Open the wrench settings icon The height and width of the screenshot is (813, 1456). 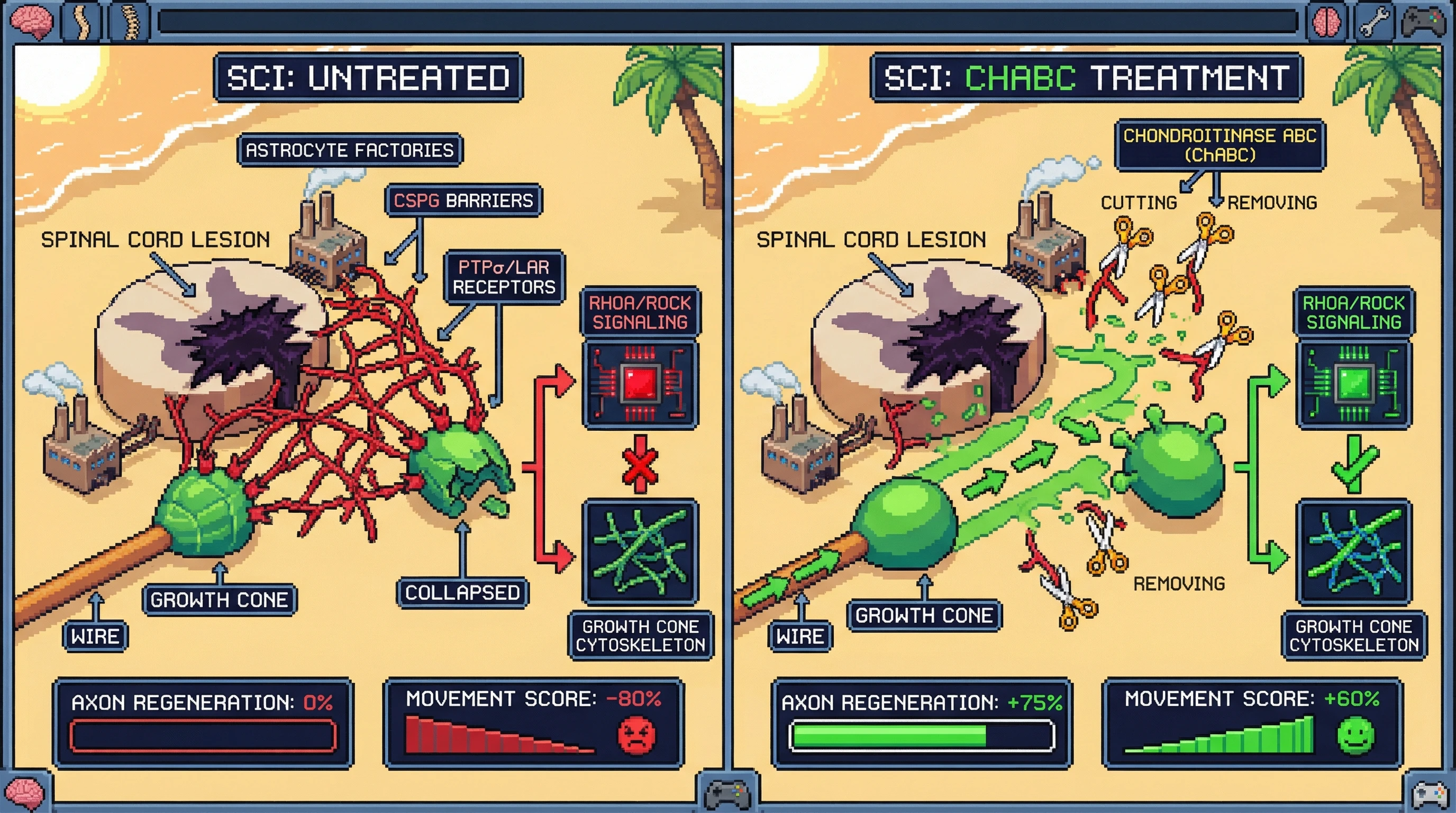[x=1375, y=24]
